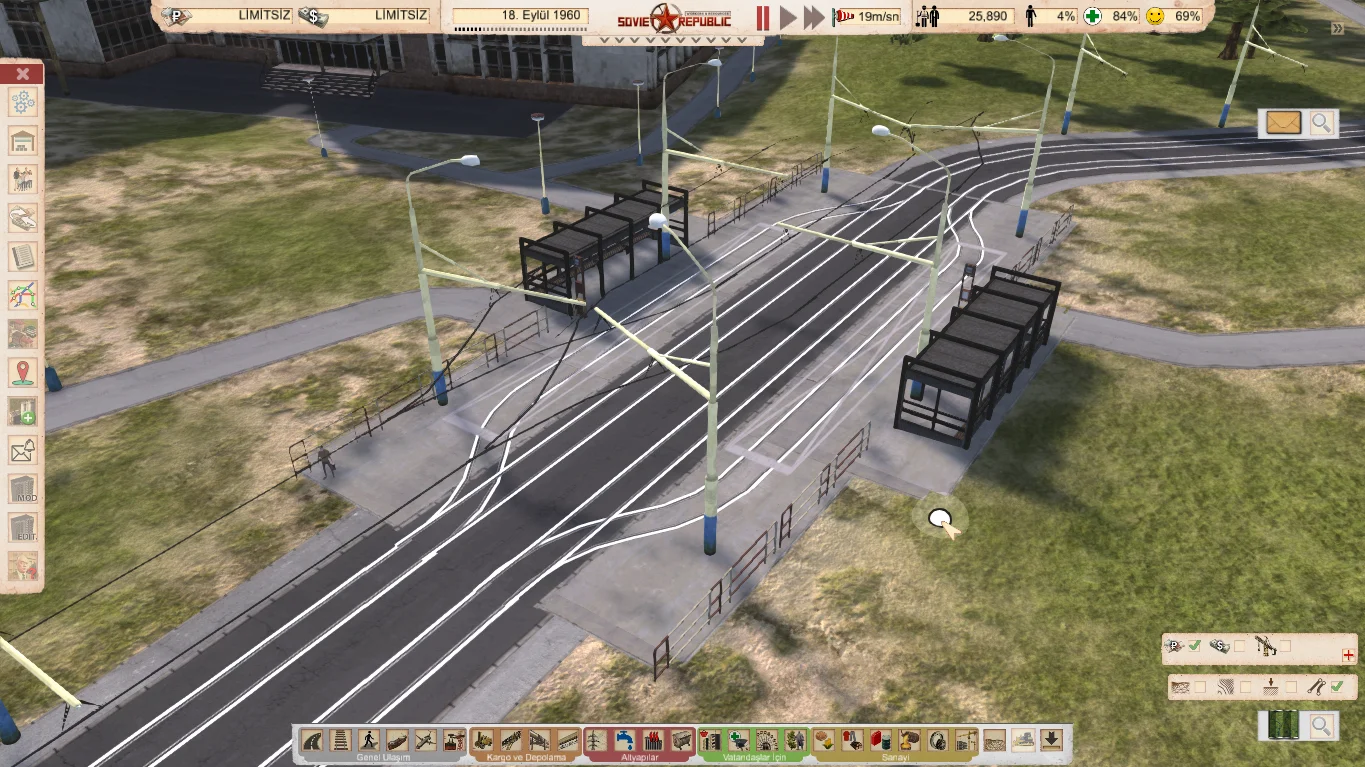Open the gears settings icon
This screenshot has height=767, width=1365.
[22, 101]
